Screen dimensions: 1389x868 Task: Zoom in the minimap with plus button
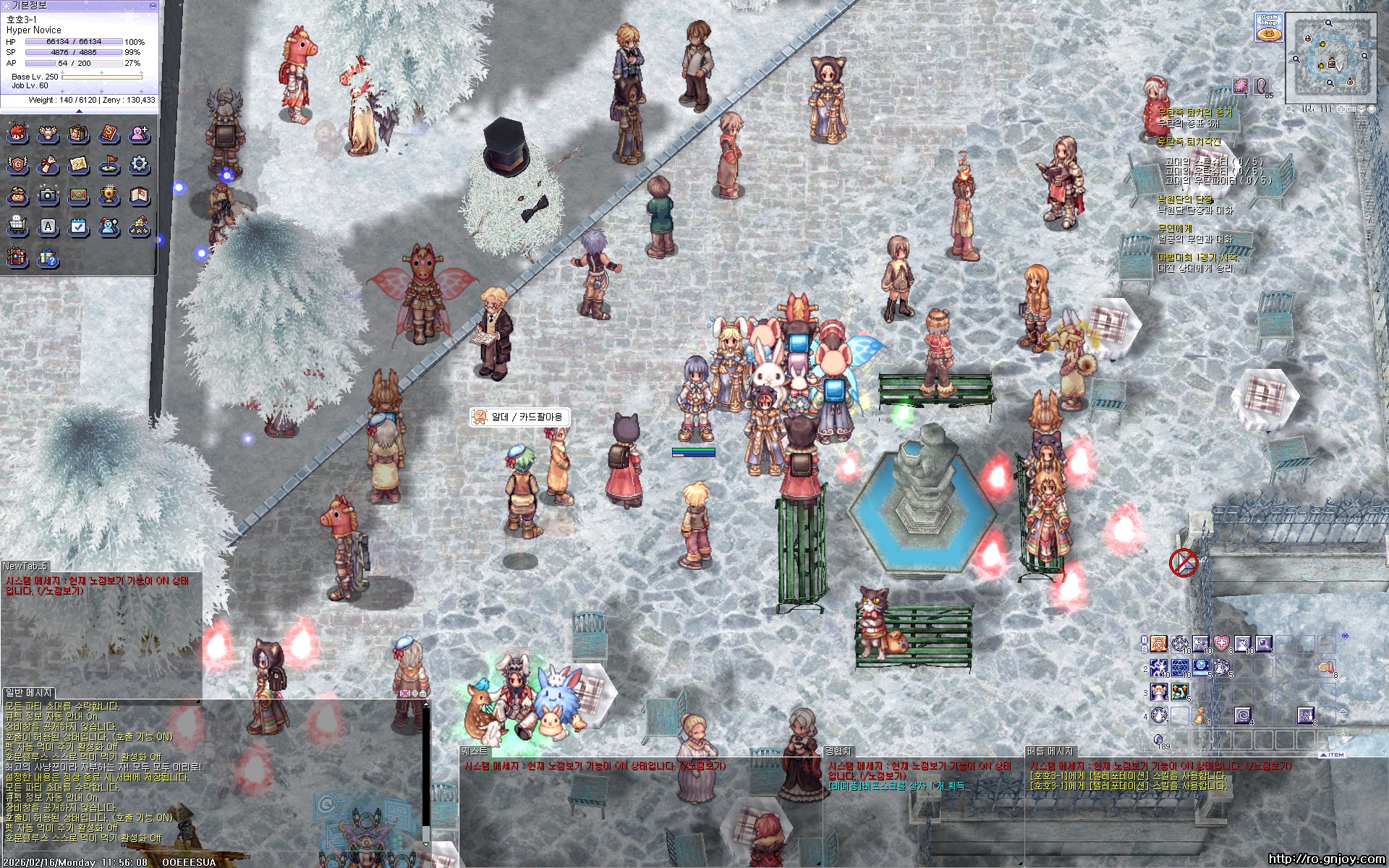click(1341, 109)
